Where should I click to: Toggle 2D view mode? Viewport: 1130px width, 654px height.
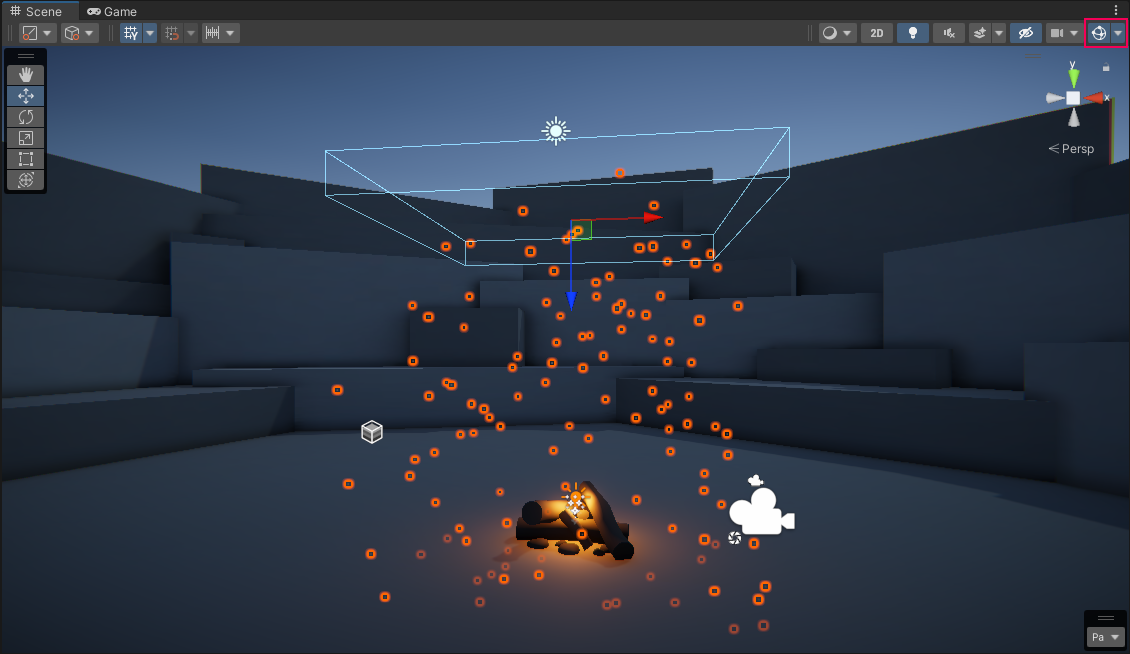(877, 33)
